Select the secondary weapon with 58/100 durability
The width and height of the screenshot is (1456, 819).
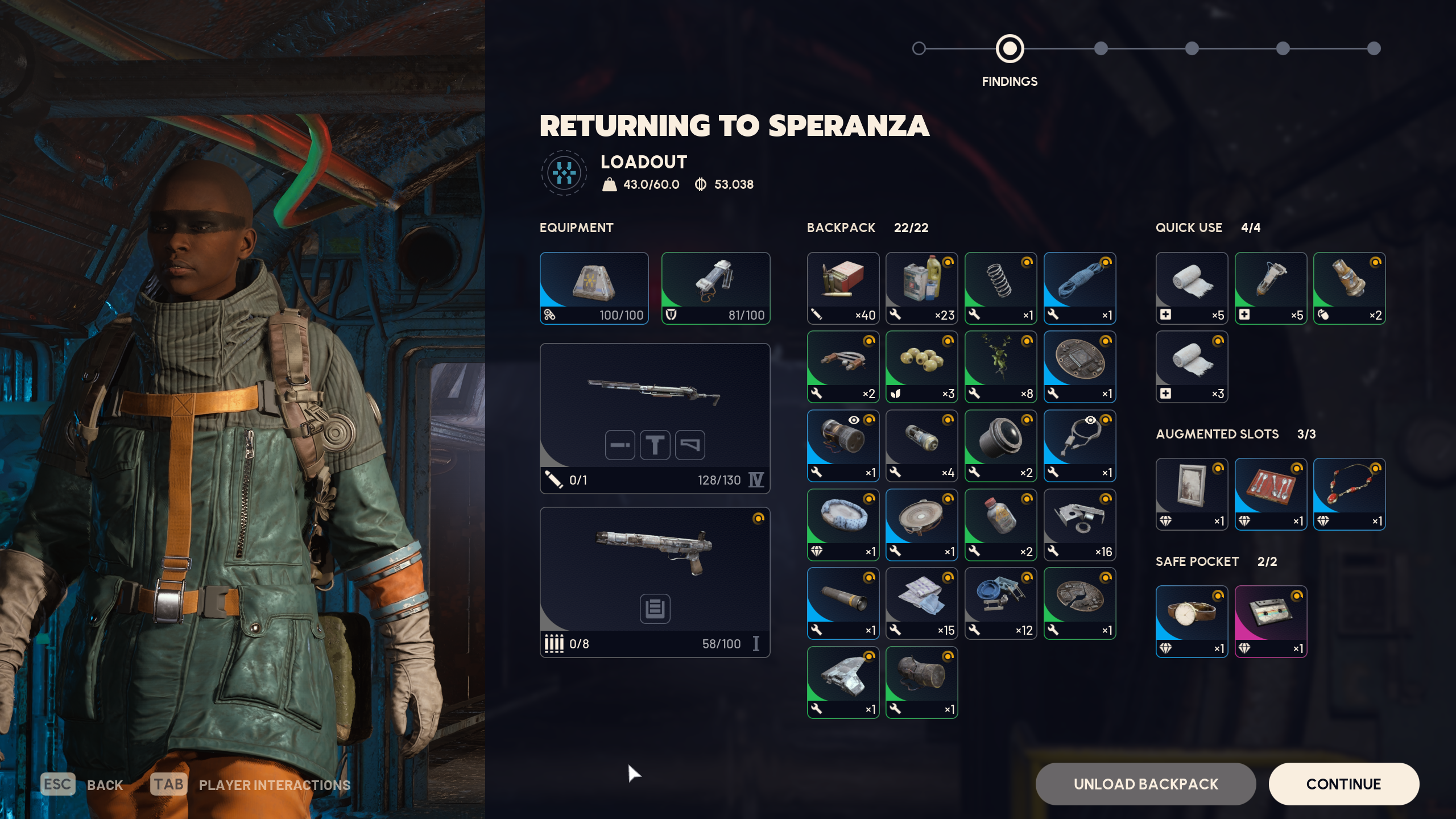coord(655,582)
